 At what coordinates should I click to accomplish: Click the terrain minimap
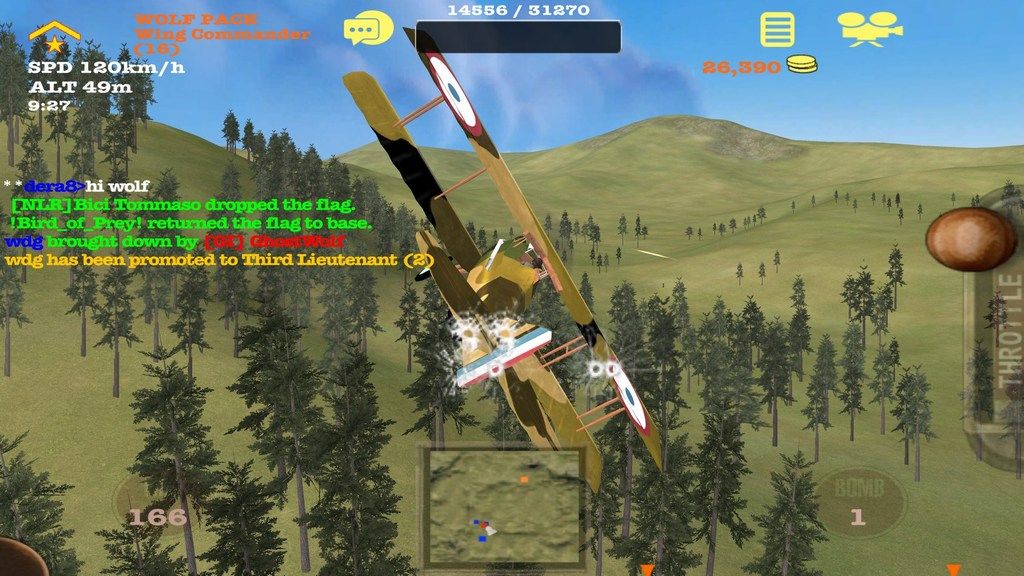(503, 507)
